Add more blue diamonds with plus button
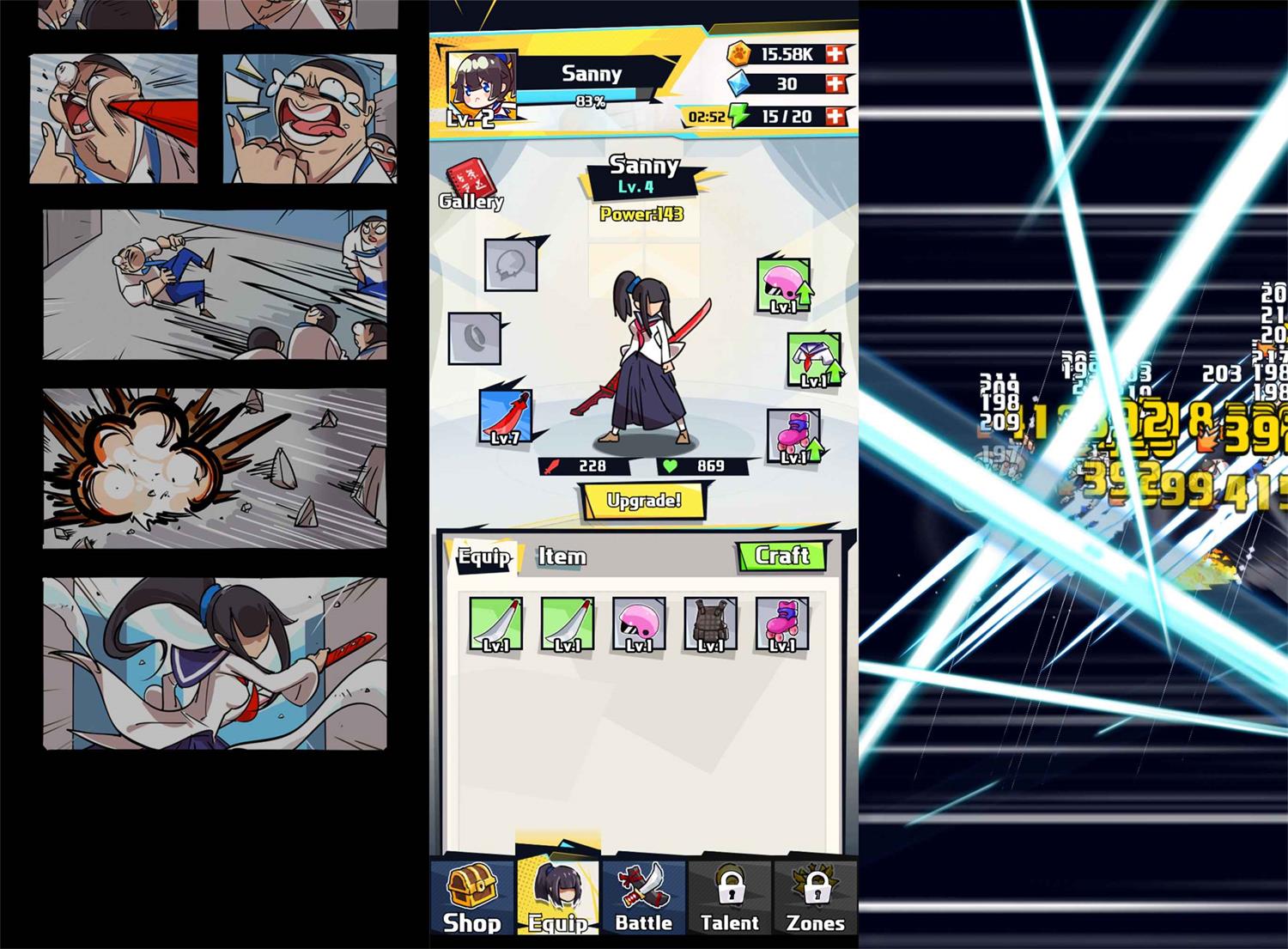The width and height of the screenshot is (1288, 949). pos(835,84)
